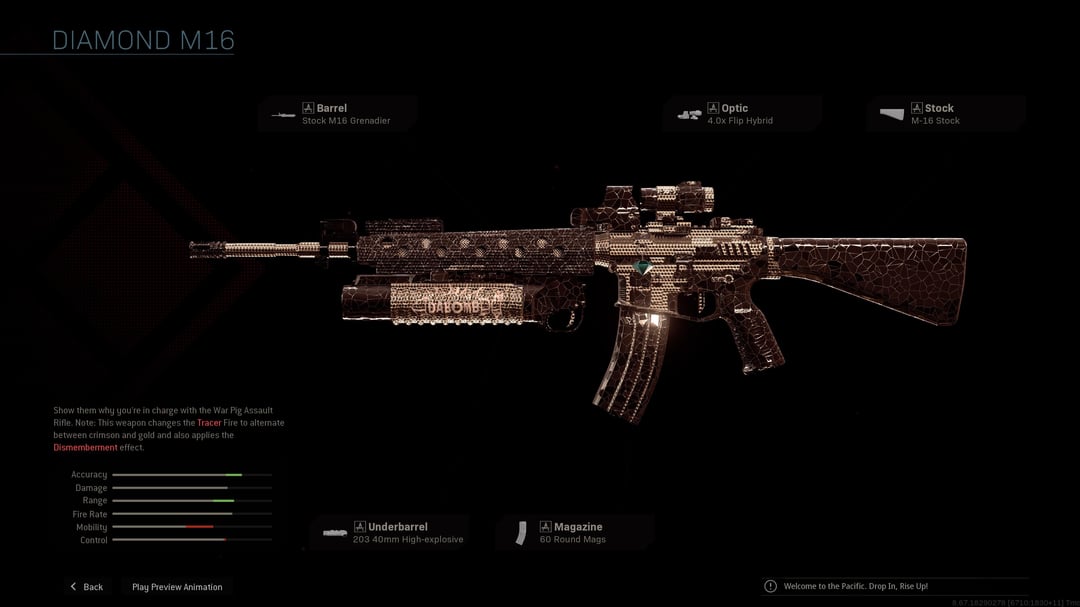Open the Optic slot 4.0x Flip Hybrid
Viewport: 1080px width, 607px height.
pyautogui.click(x=742, y=114)
